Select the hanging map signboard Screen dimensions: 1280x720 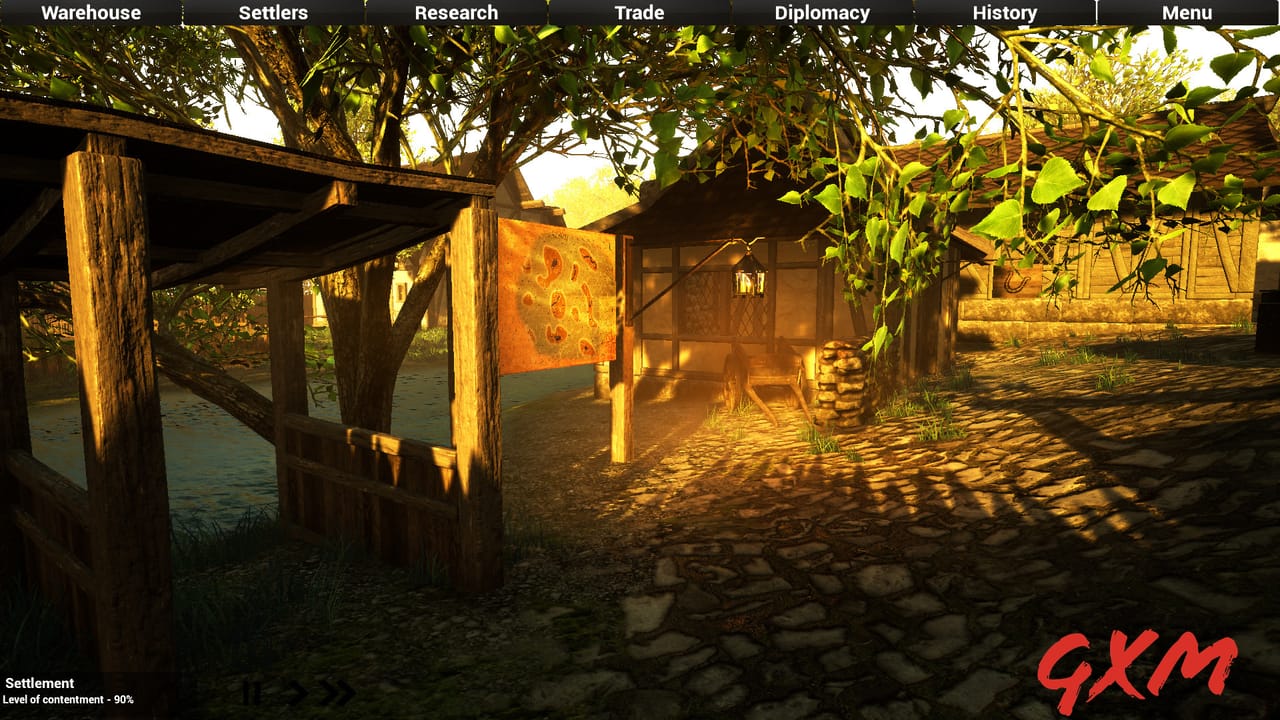pyautogui.click(x=558, y=295)
